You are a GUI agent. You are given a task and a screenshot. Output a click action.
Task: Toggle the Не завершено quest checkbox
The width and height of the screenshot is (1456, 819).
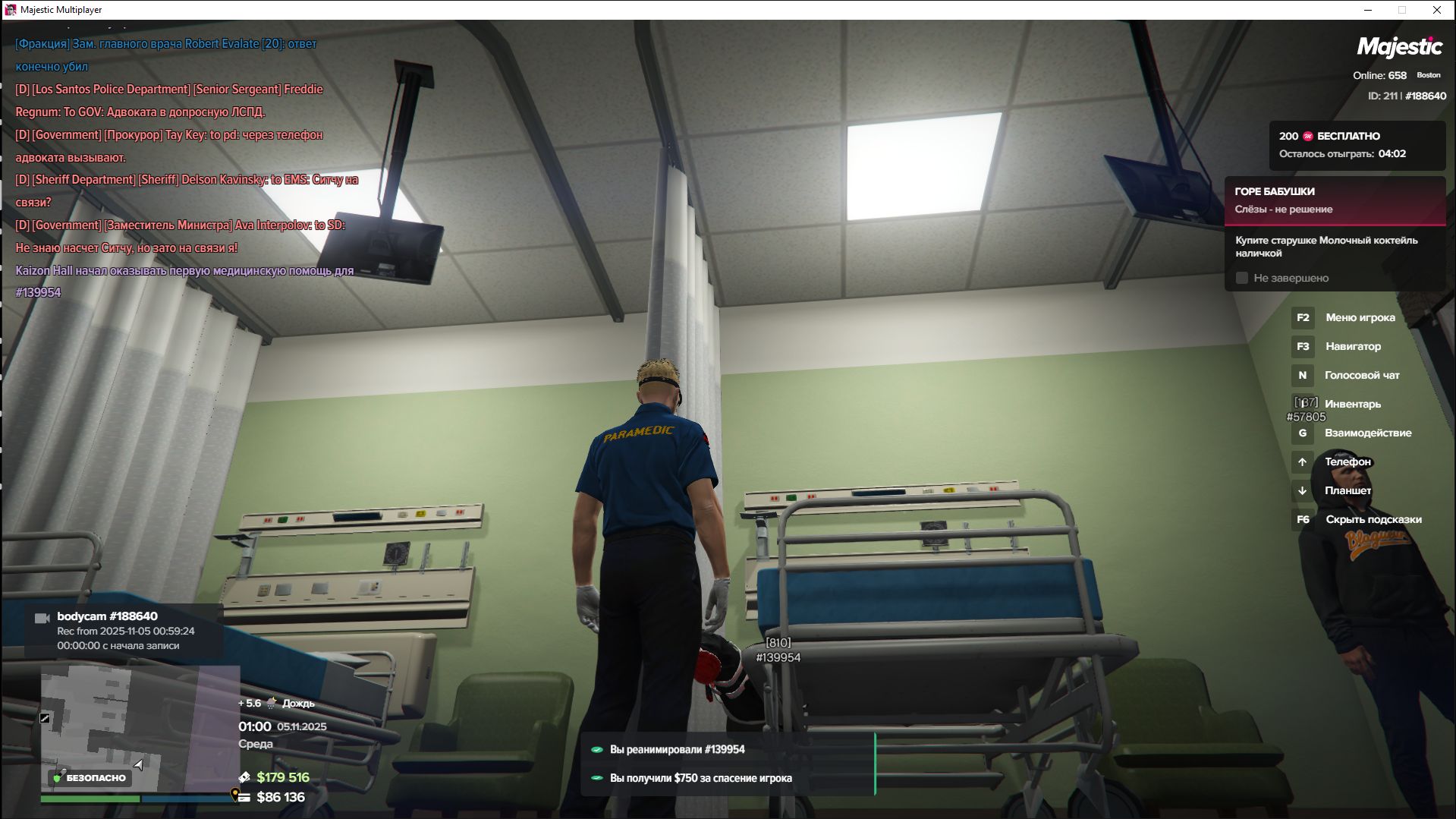[x=1242, y=279]
